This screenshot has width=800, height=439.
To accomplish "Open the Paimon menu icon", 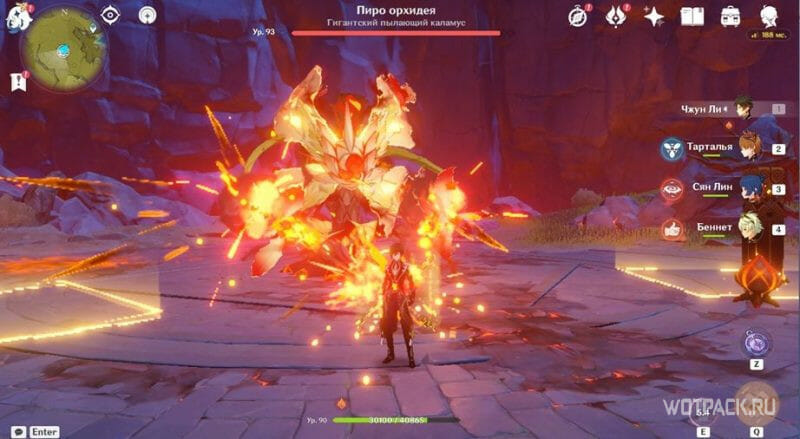I will pyautogui.click(x=18, y=16).
